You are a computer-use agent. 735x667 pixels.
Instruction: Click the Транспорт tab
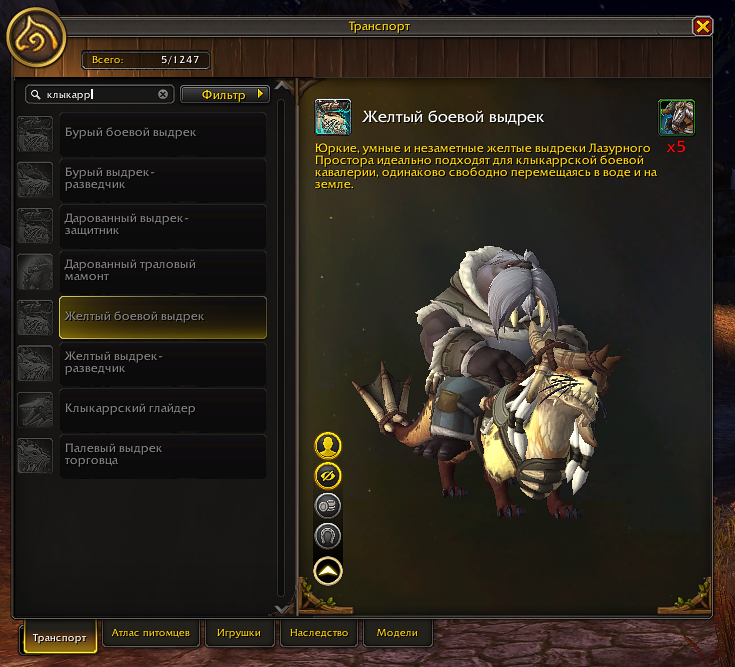pos(60,636)
